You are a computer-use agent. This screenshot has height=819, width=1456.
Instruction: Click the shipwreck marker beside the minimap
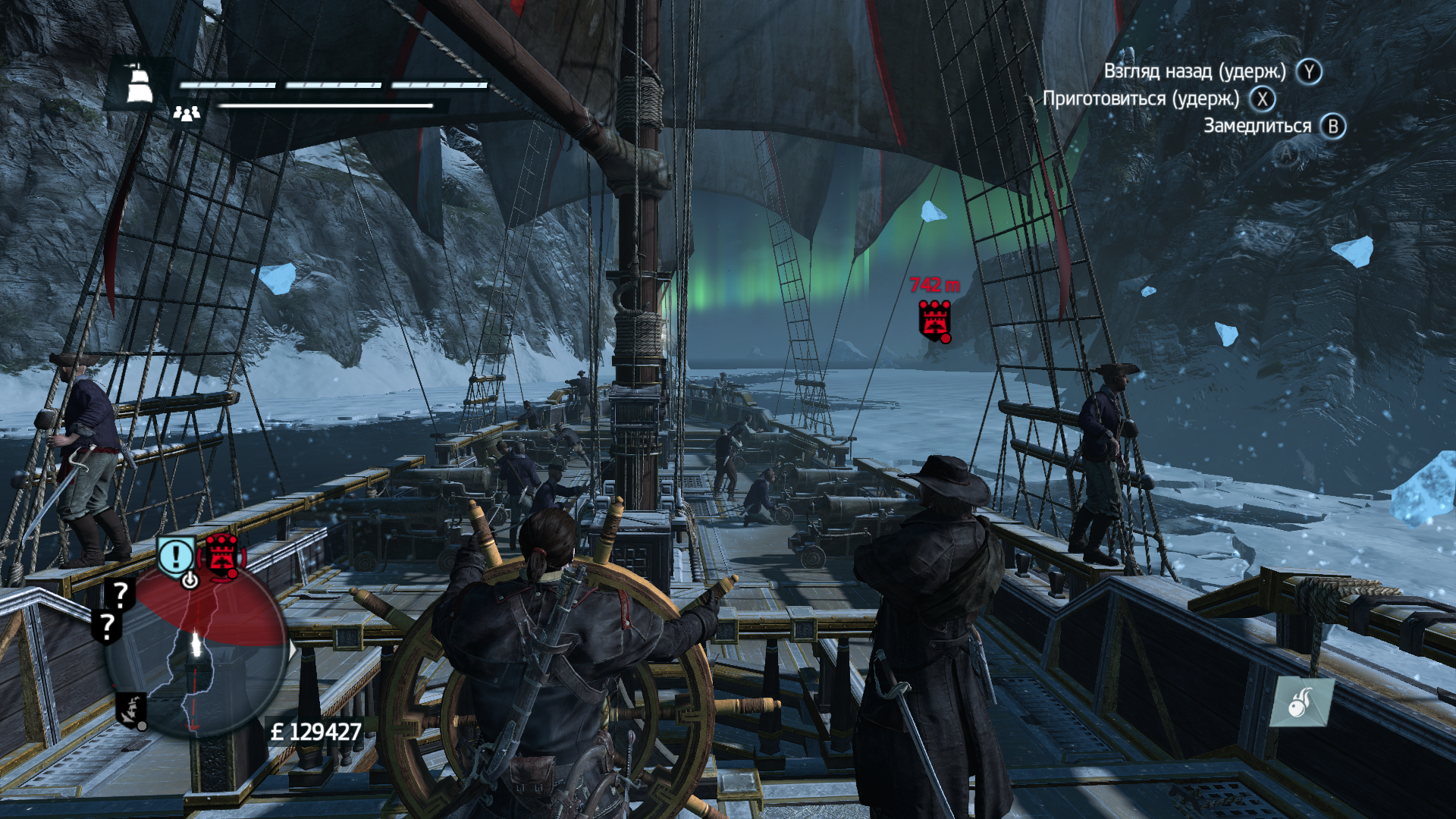tap(131, 710)
